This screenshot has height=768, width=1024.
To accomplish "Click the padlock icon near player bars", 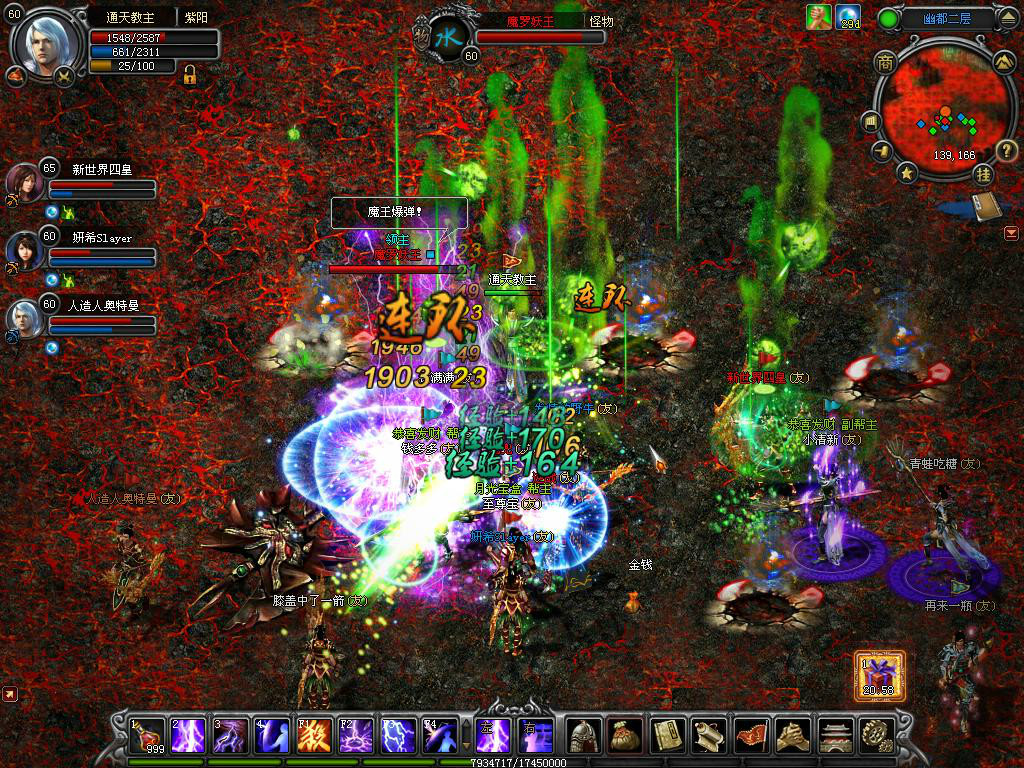I will tap(188, 73).
